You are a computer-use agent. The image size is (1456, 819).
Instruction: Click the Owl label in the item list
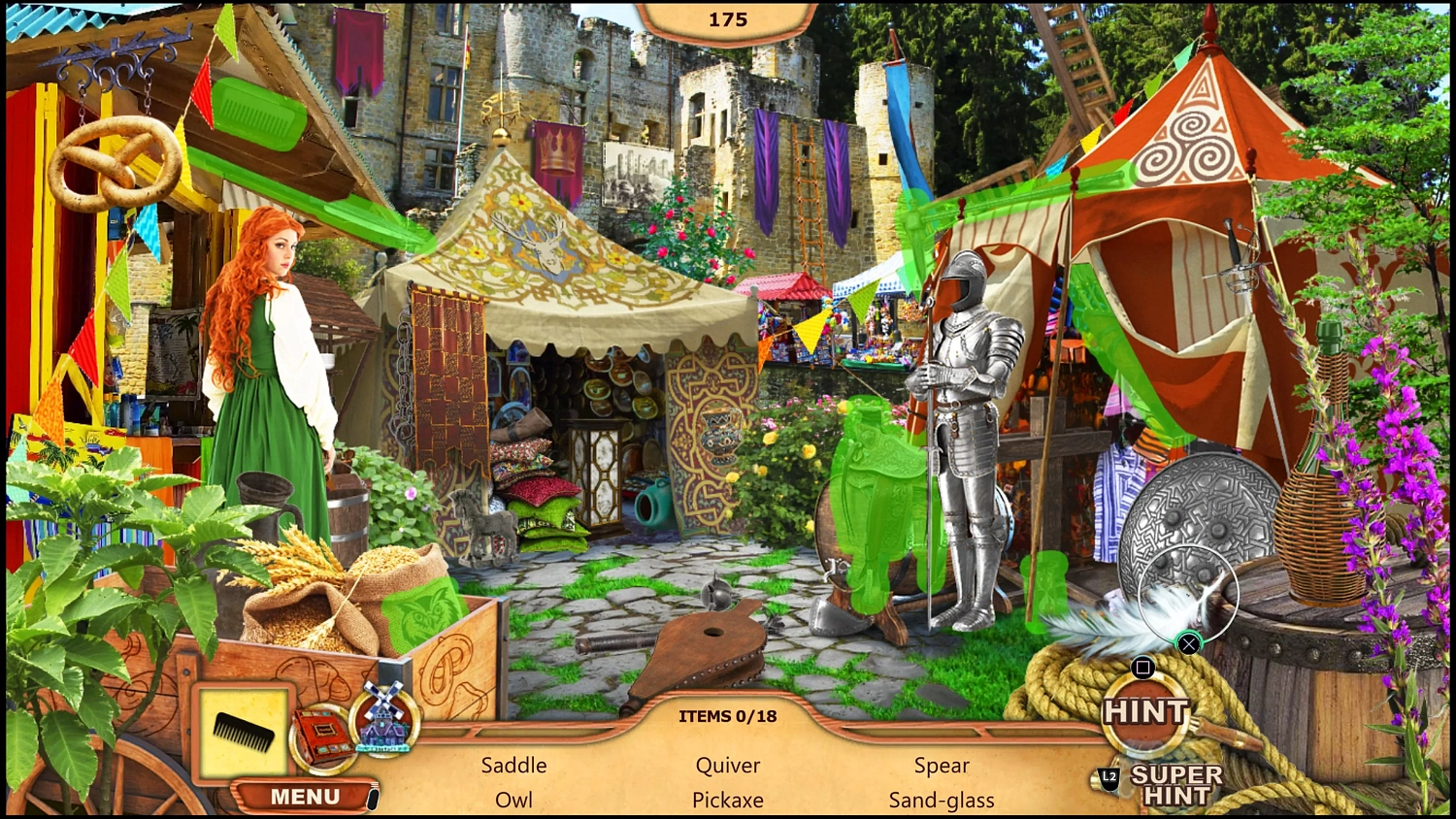tap(514, 800)
